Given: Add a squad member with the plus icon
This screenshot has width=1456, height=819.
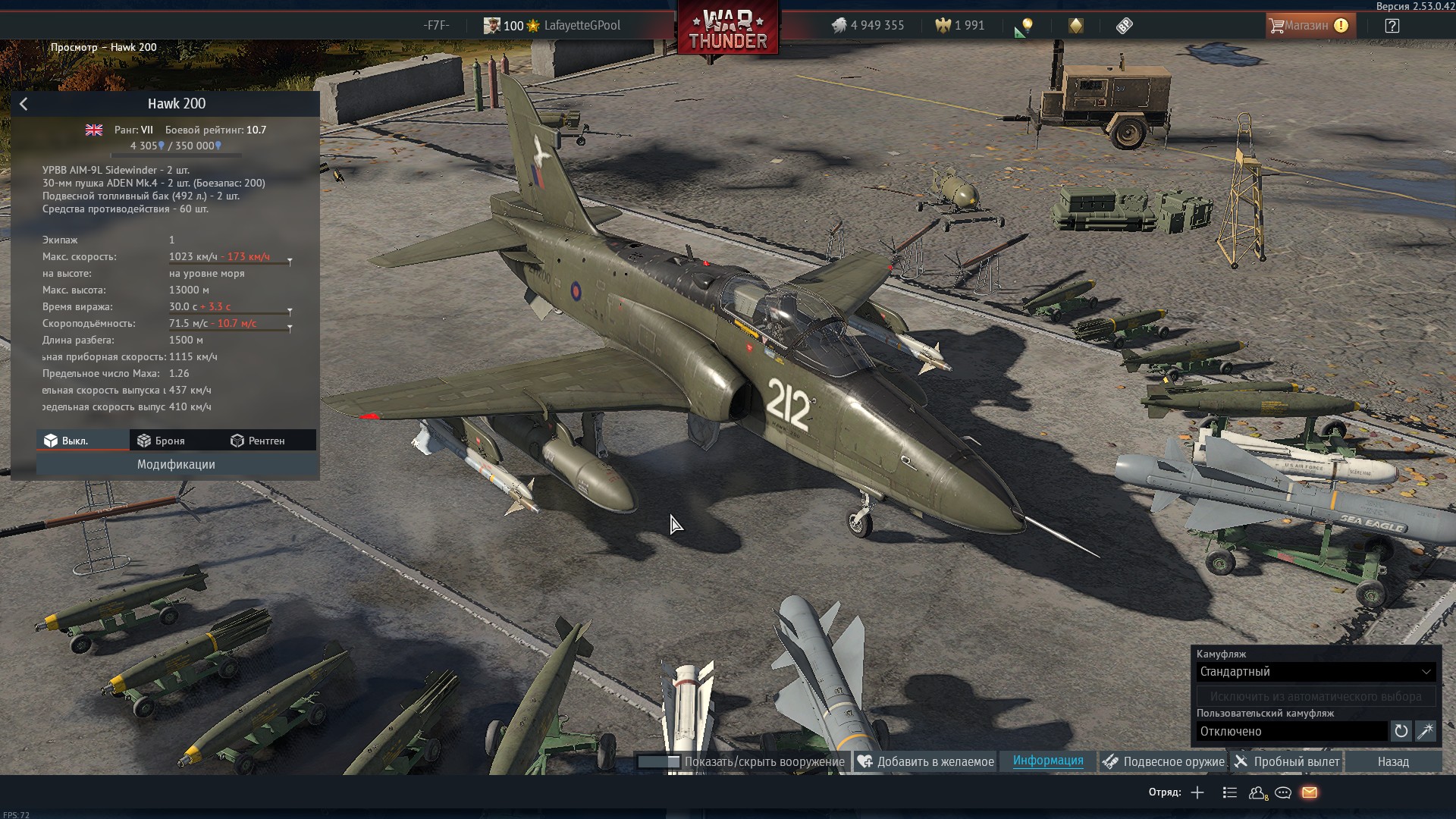Looking at the screenshot, I should coord(1197,792).
